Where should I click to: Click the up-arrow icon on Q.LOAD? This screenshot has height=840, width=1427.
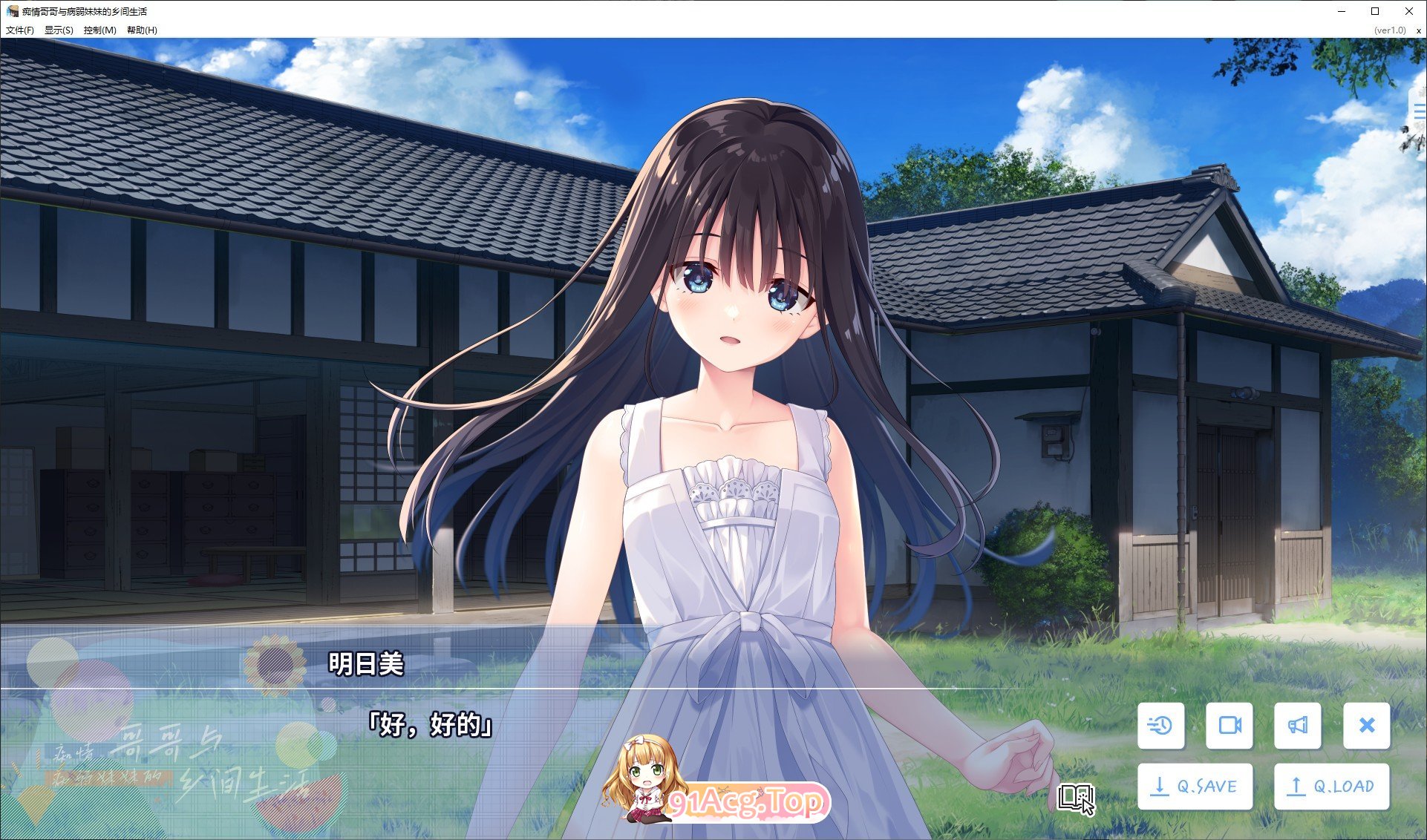pyautogui.click(x=1295, y=785)
